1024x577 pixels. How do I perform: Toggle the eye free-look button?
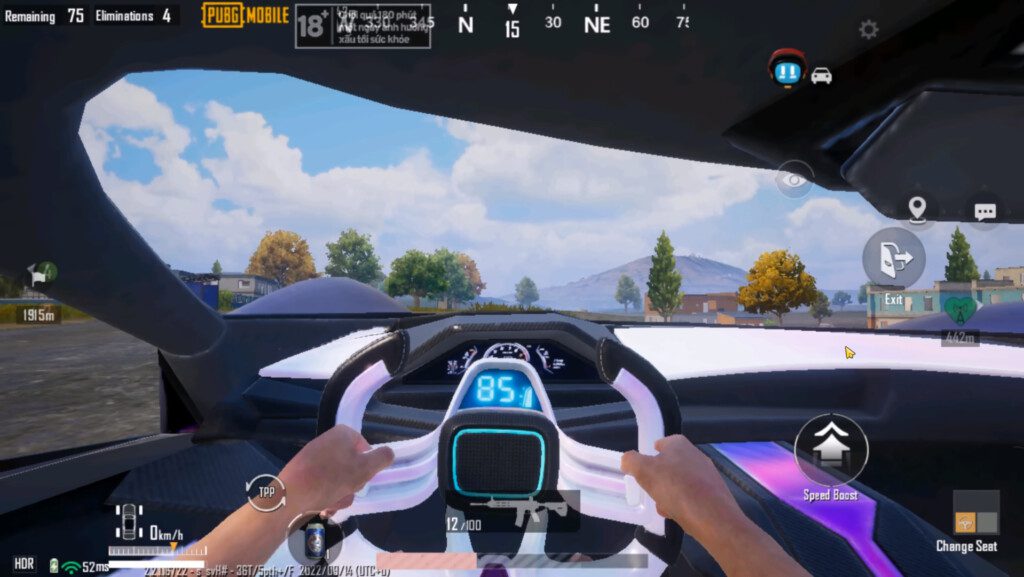coord(794,180)
